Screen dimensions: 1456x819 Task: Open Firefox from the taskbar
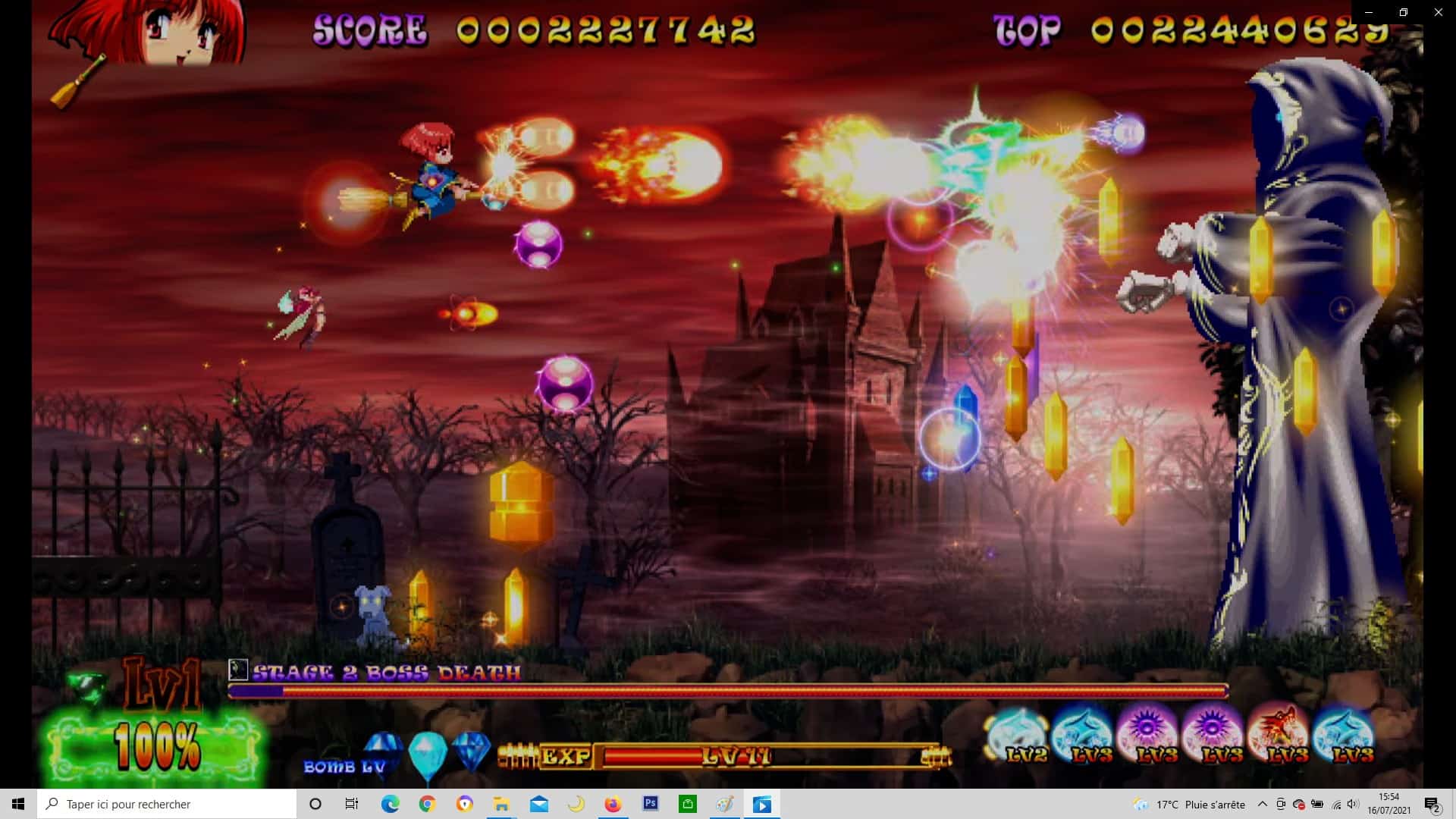tap(613, 804)
